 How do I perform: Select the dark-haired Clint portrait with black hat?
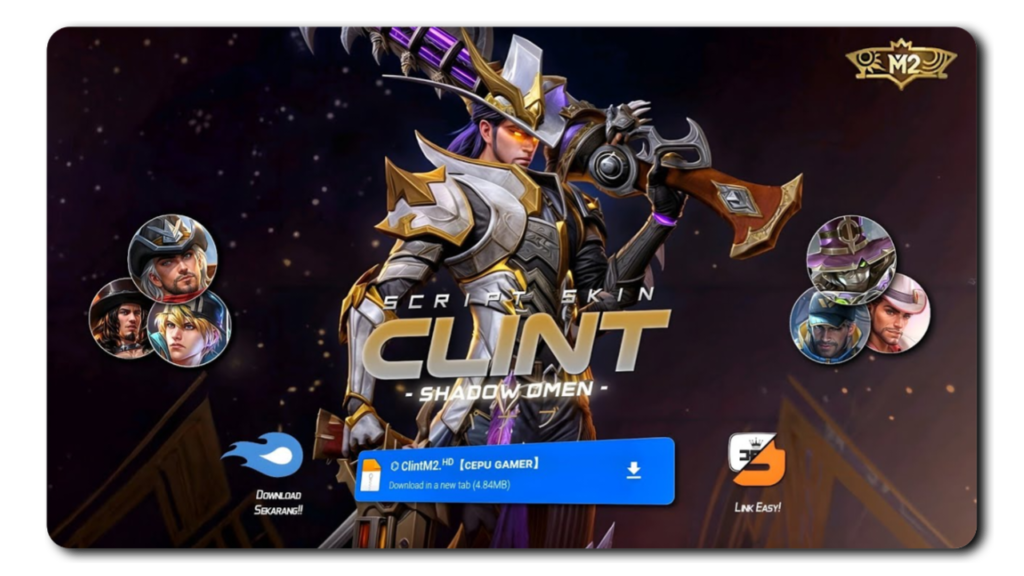[119, 317]
